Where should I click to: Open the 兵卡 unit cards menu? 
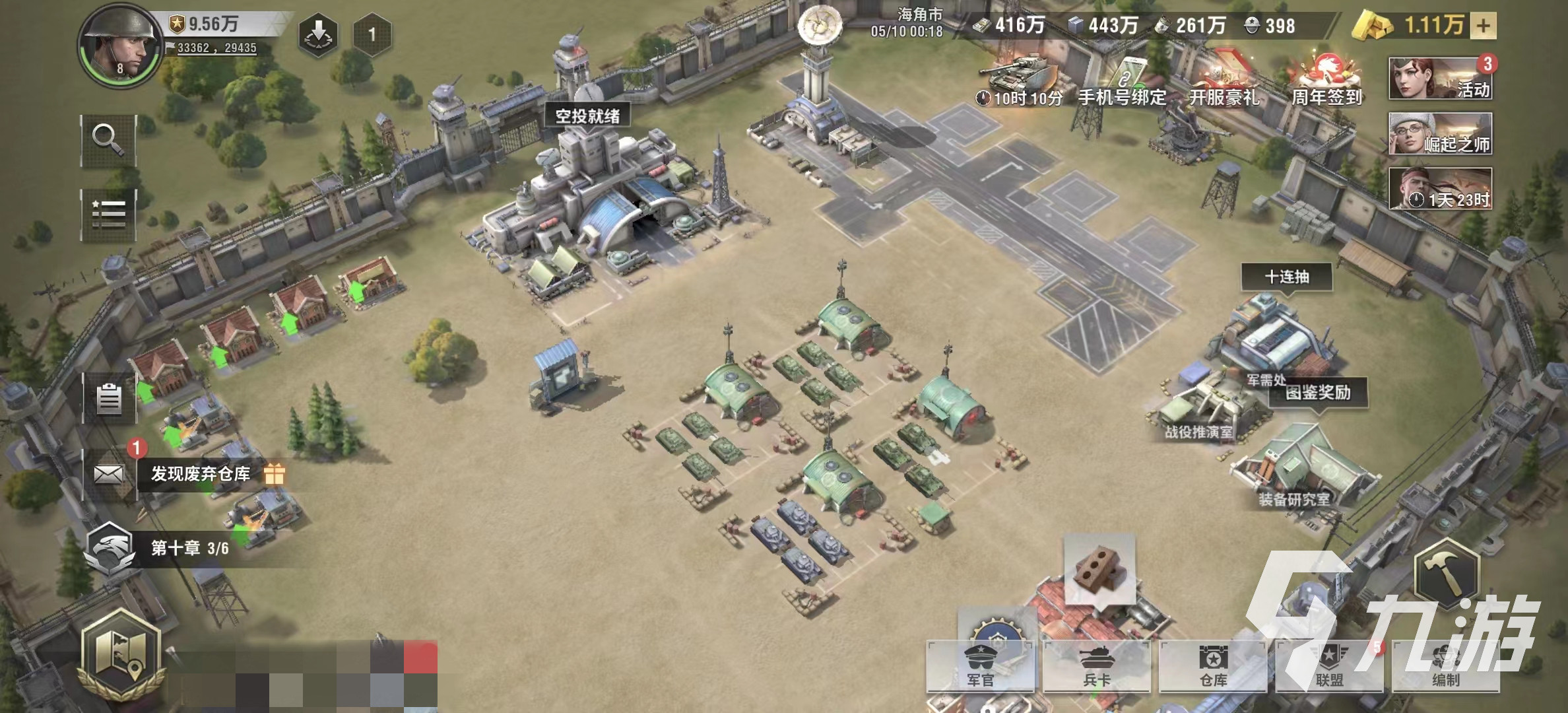click(x=1096, y=667)
